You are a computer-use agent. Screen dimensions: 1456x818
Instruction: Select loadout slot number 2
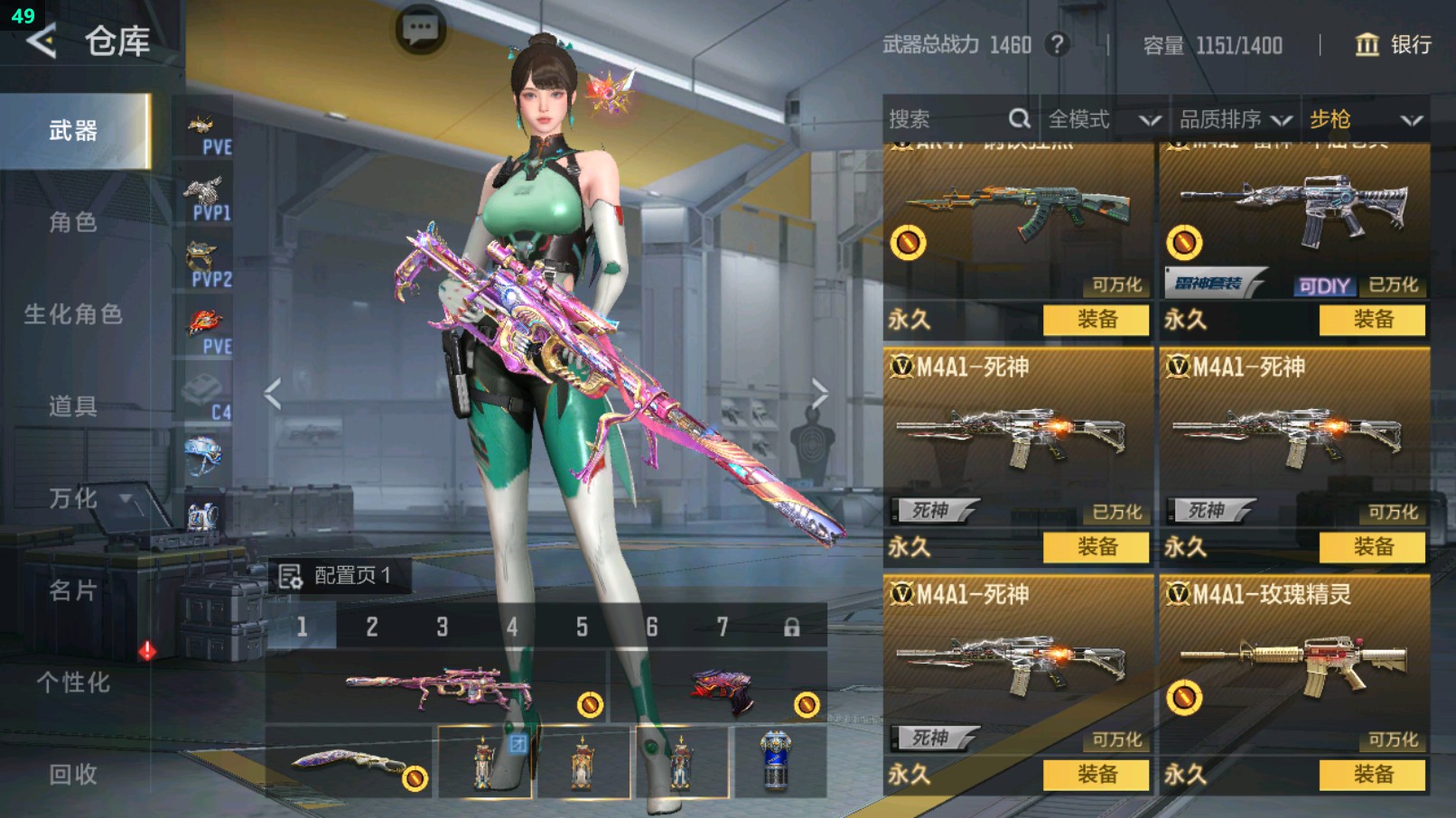(372, 627)
